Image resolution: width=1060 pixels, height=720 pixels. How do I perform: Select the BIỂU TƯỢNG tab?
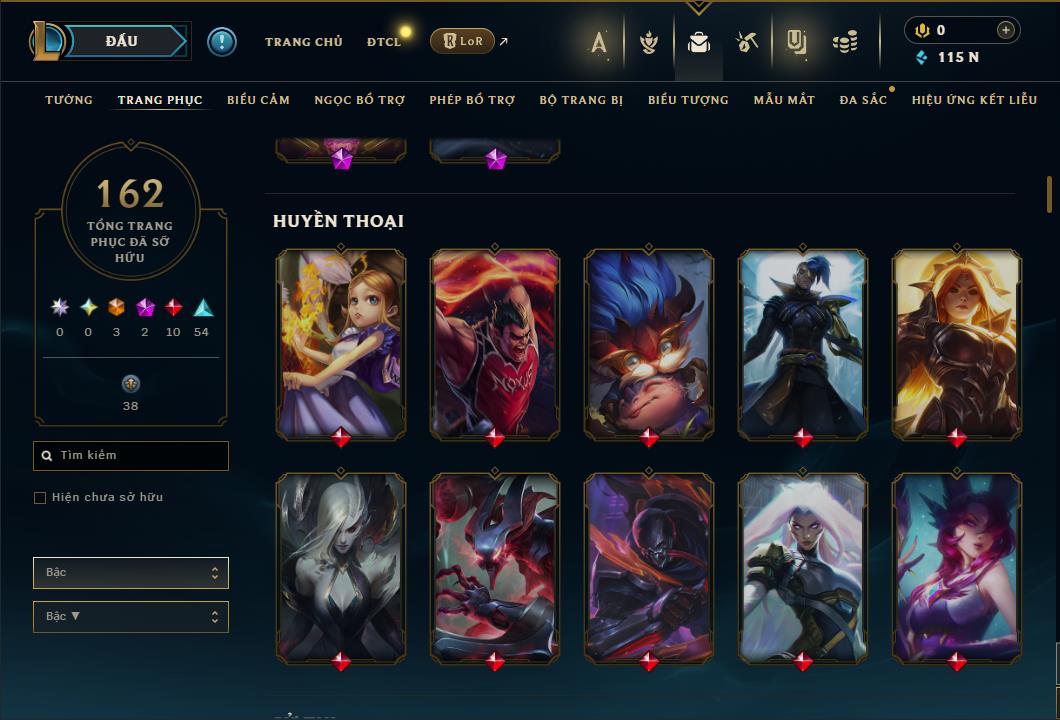click(688, 100)
